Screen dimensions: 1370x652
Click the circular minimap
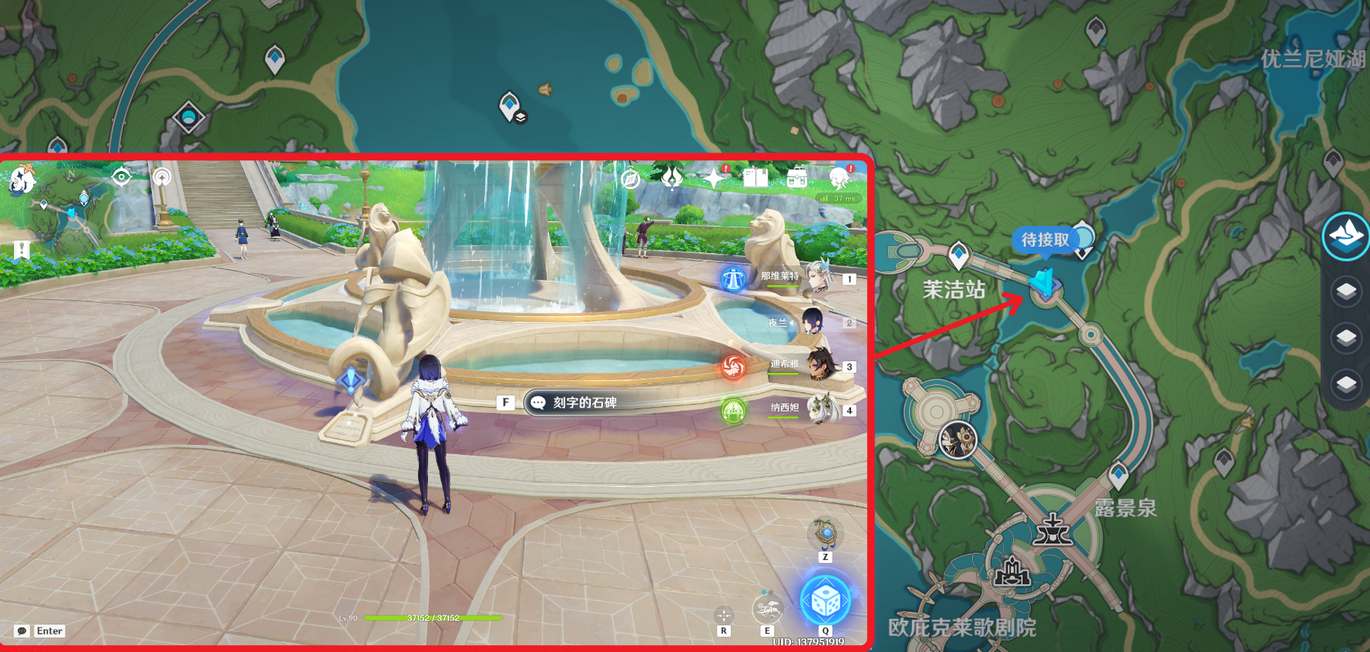point(74,205)
